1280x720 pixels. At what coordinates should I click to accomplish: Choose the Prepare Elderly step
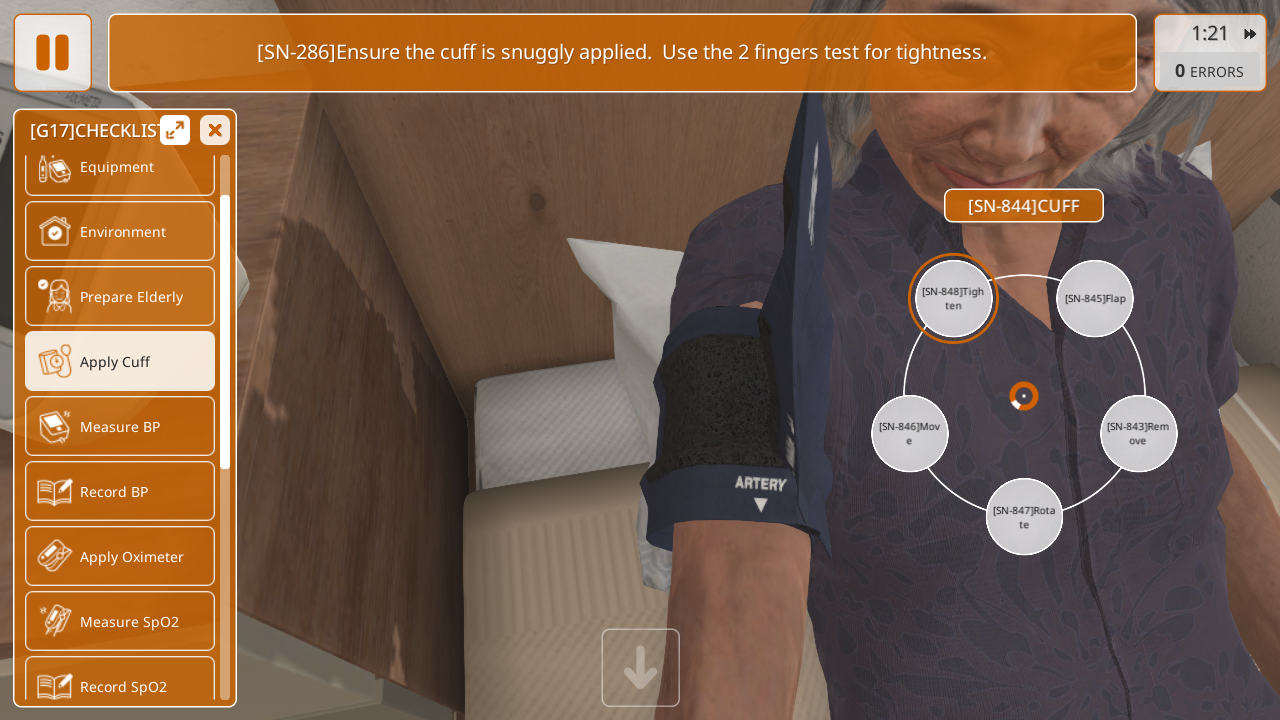tap(119, 296)
